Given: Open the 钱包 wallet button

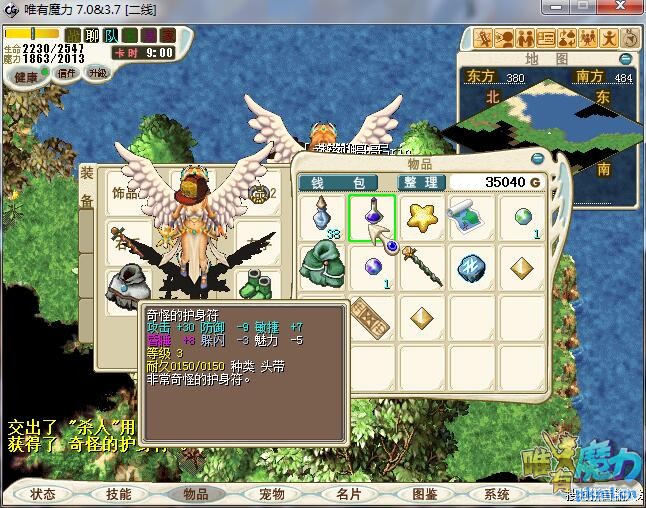Looking at the screenshot, I should 337,183.
